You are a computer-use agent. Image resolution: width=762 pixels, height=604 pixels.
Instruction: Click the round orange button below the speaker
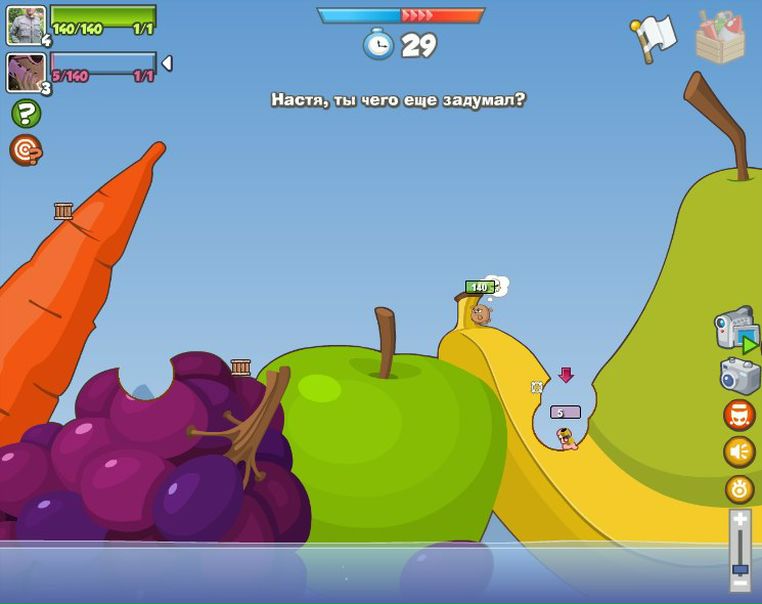coord(739,489)
